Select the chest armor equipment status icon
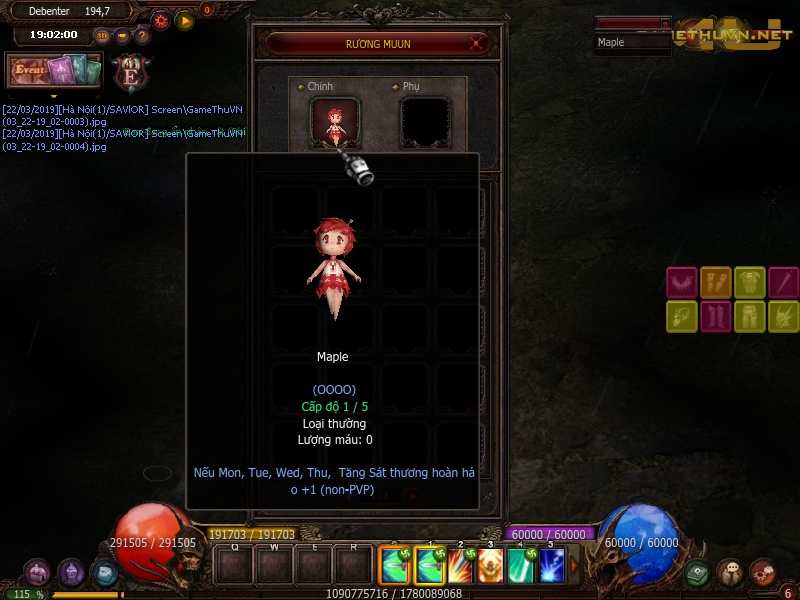 pyautogui.click(x=749, y=282)
